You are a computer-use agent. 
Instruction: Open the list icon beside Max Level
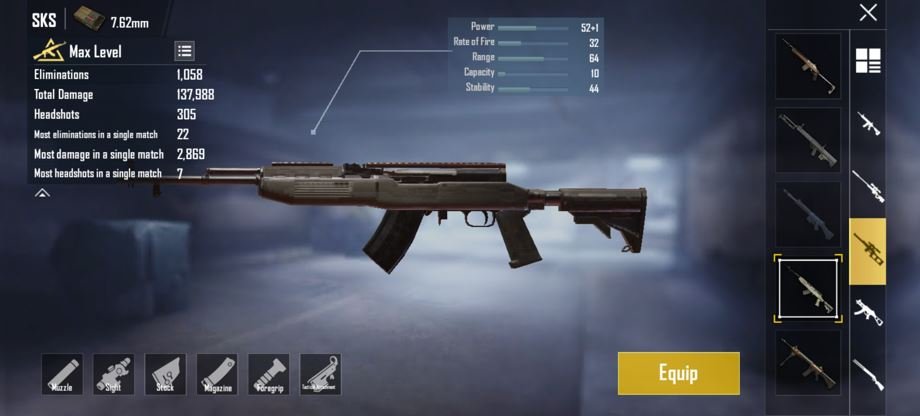(x=185, y=51)
